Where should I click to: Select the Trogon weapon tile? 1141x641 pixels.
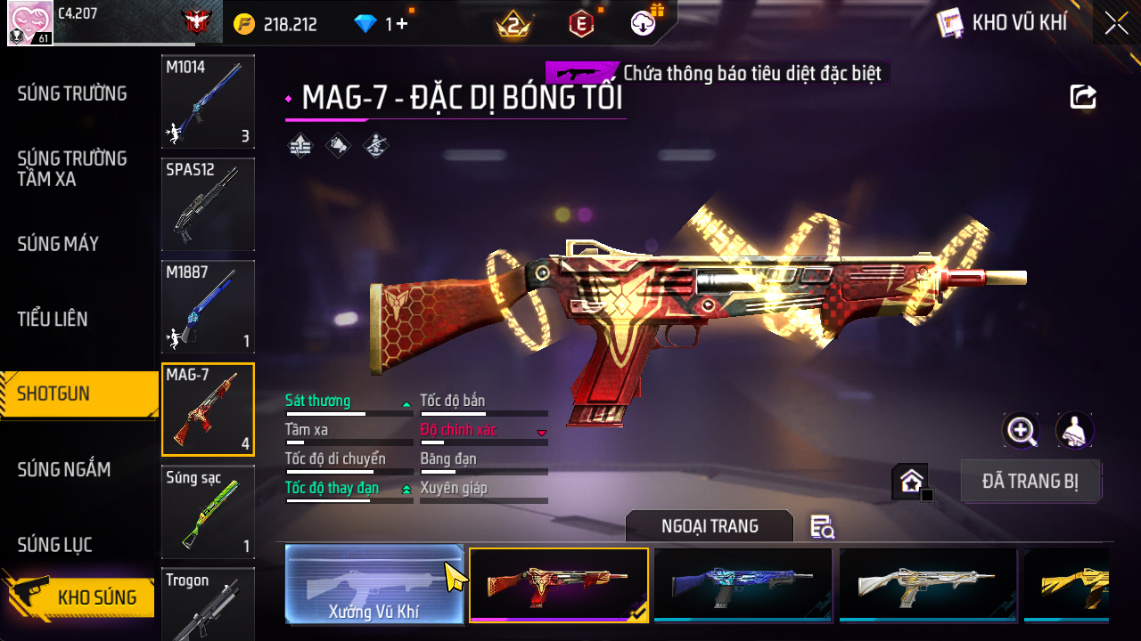tap(208, 603)
